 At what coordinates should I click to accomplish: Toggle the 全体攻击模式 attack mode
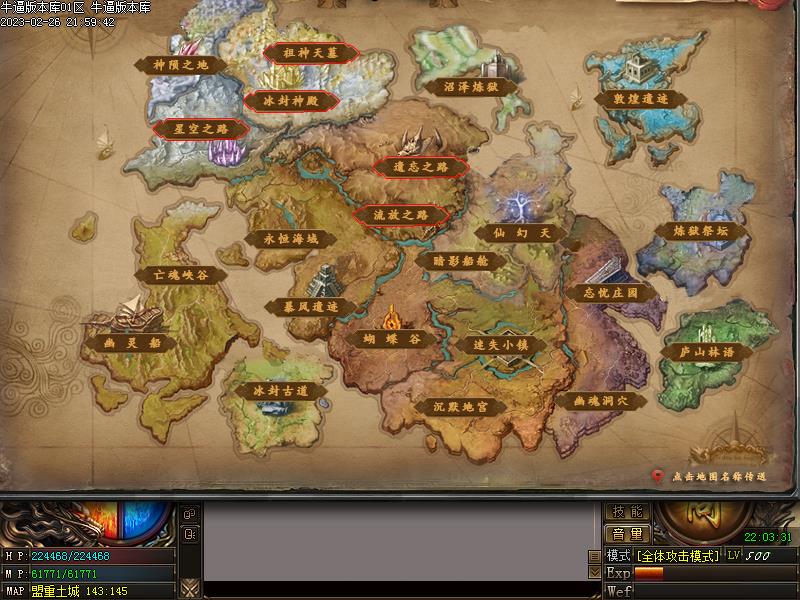point(679,556)
